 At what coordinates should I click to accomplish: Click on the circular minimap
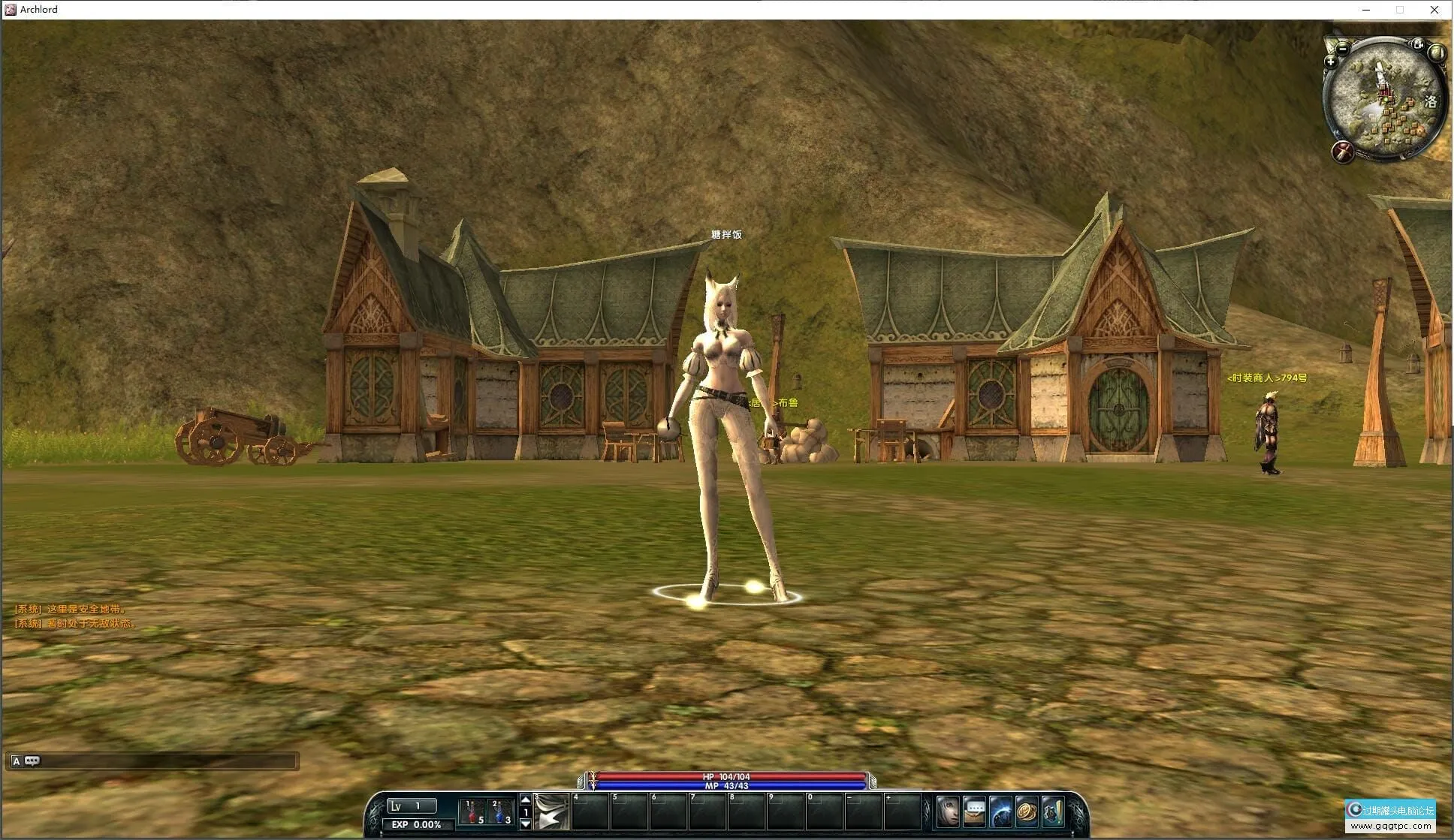pyautogui.click(x=1386, y=101)
